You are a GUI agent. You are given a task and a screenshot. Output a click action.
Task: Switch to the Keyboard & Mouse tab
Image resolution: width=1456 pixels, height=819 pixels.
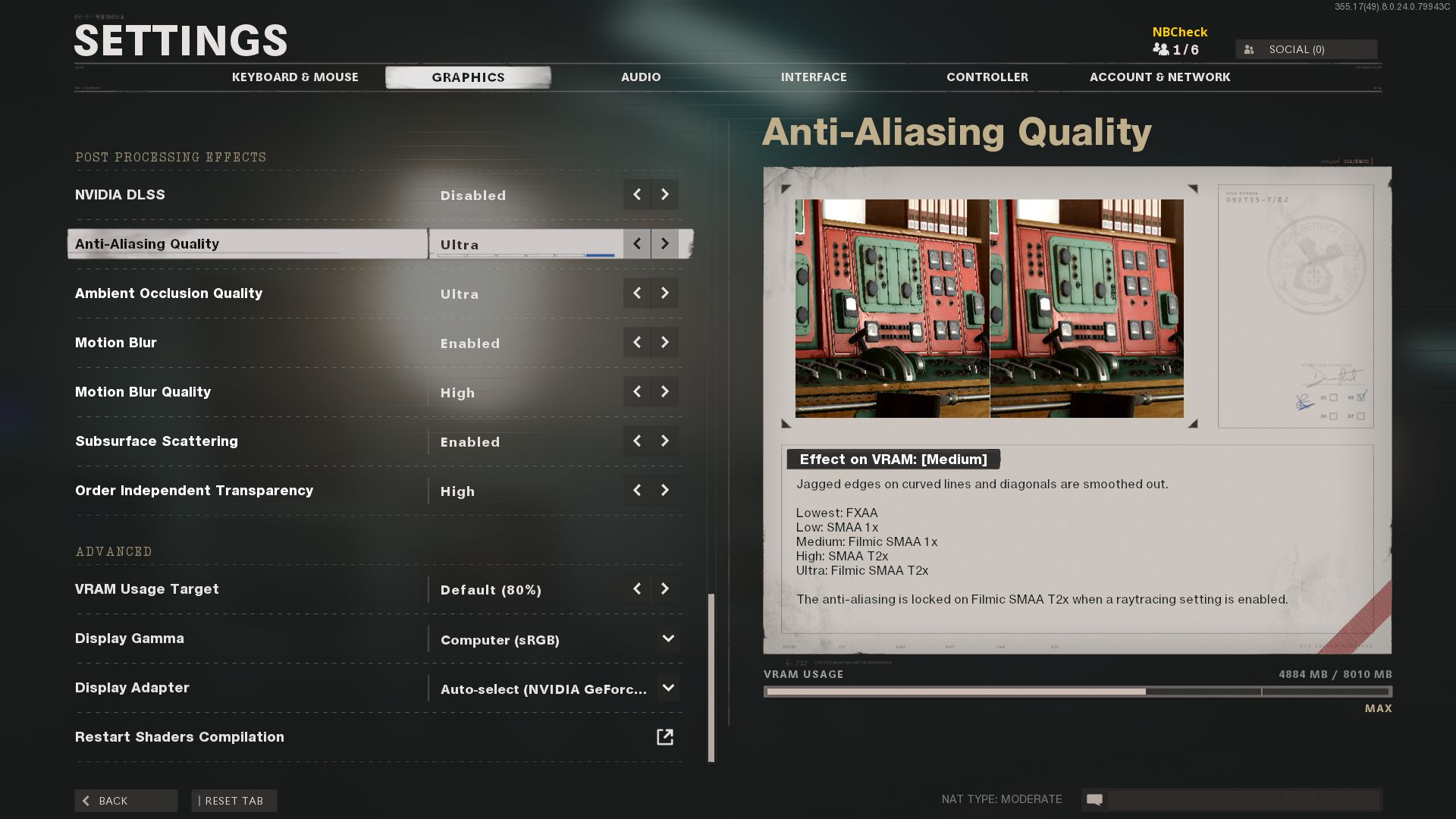(295, 77)
